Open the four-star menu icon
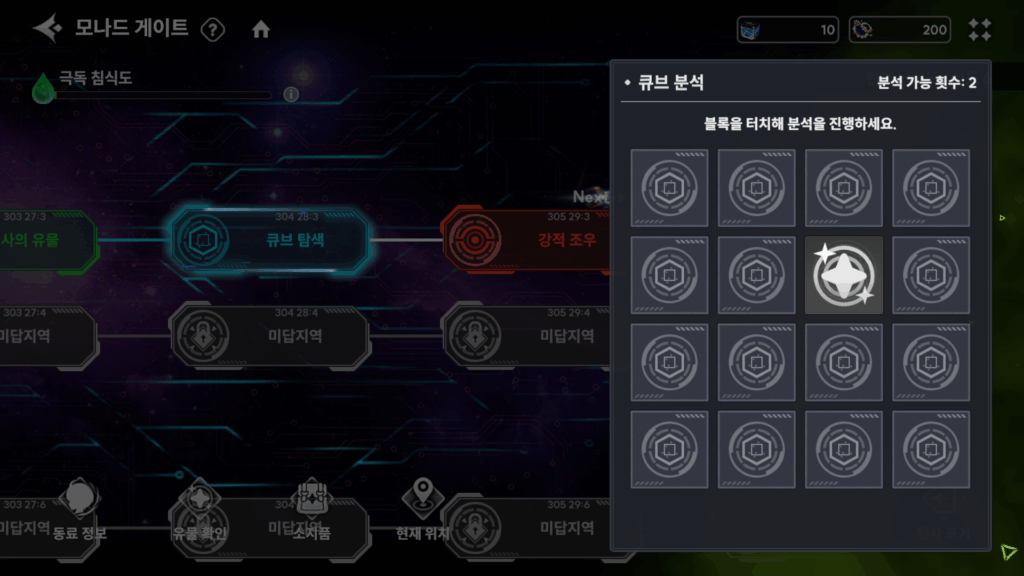The image size is (1024, 576). click(x=980, y=30)
